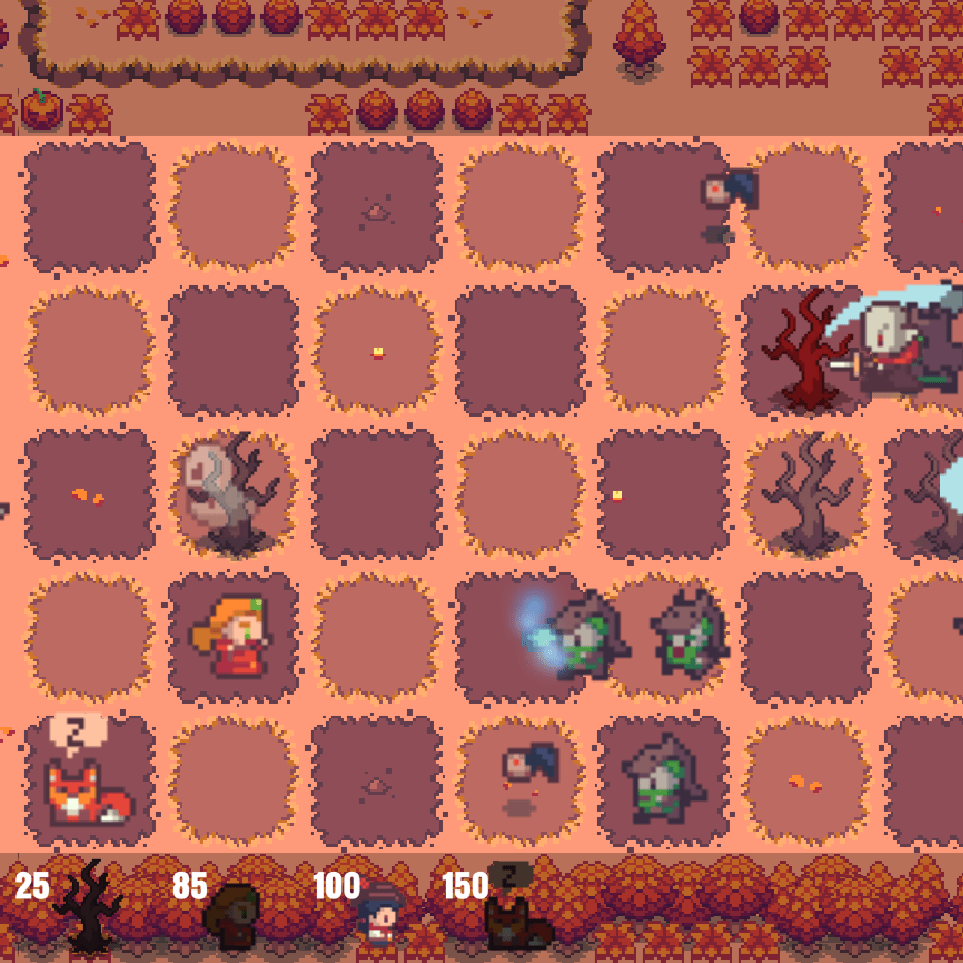Viewport: 963px width, 963px height.
Task: Select the sleeping fox unit costing 150
Action: click(516, 912)
